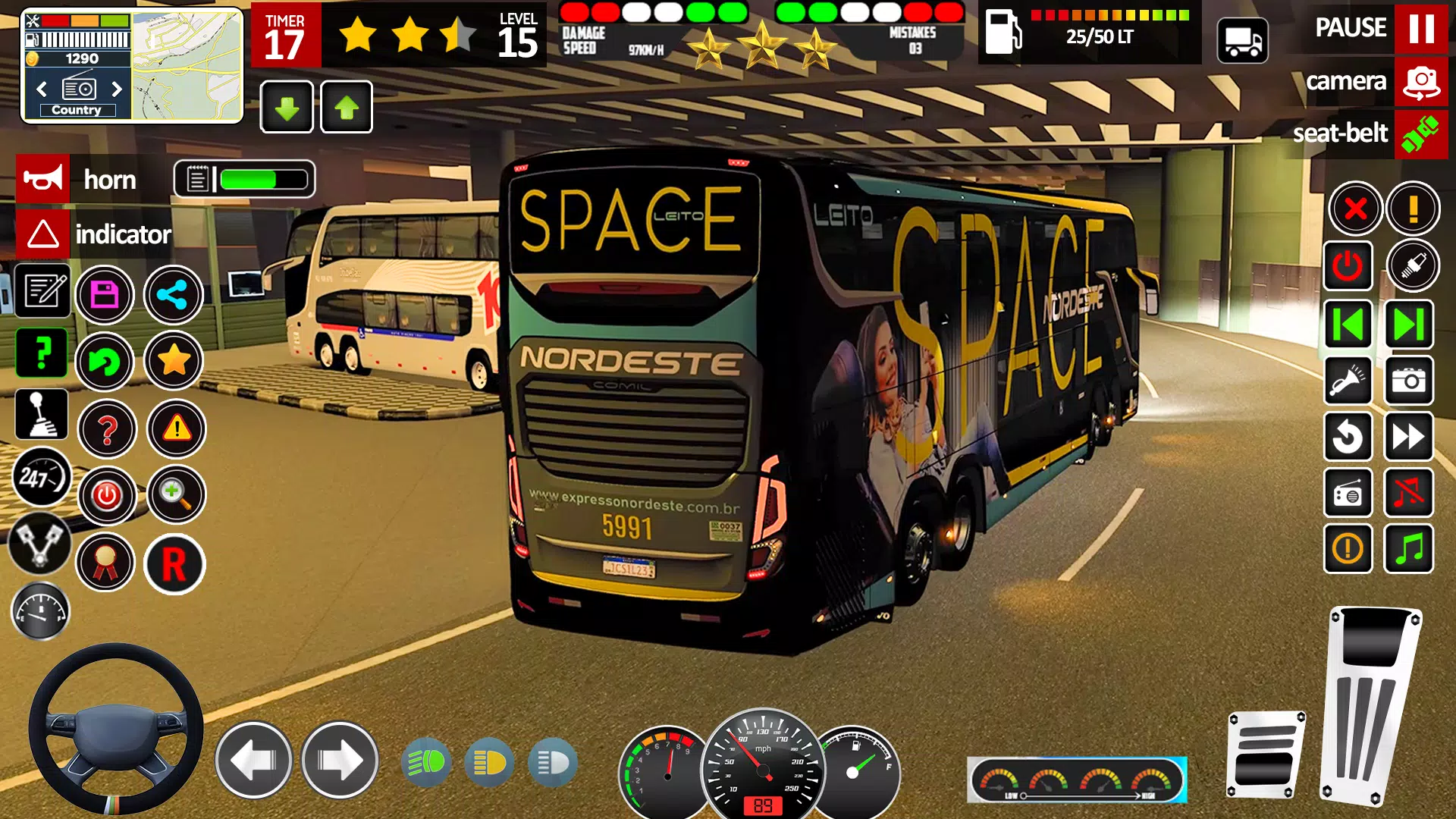Turn on the radio icon
The image size is (1456, 819).
click(1348, 493)
